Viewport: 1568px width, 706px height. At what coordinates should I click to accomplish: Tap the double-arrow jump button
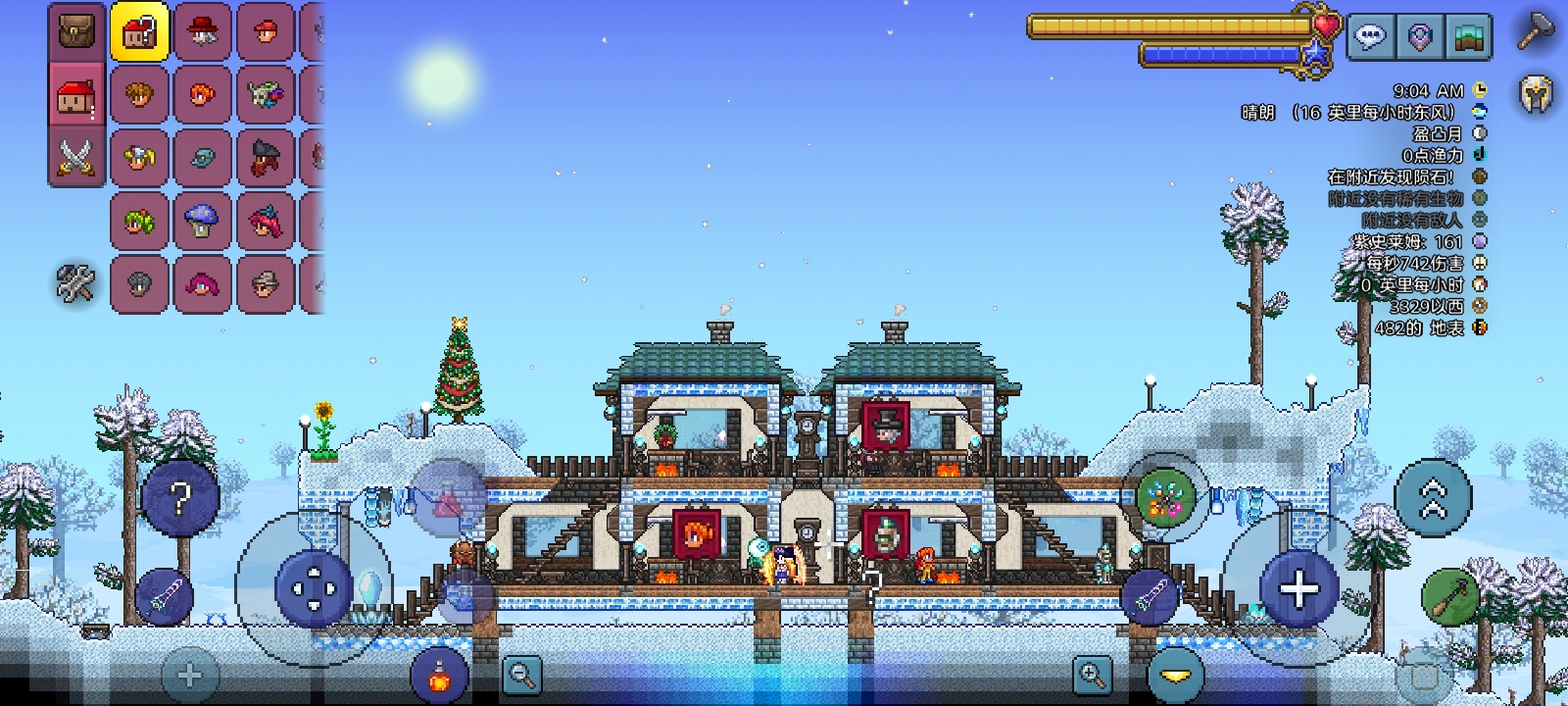(1433, 498)
